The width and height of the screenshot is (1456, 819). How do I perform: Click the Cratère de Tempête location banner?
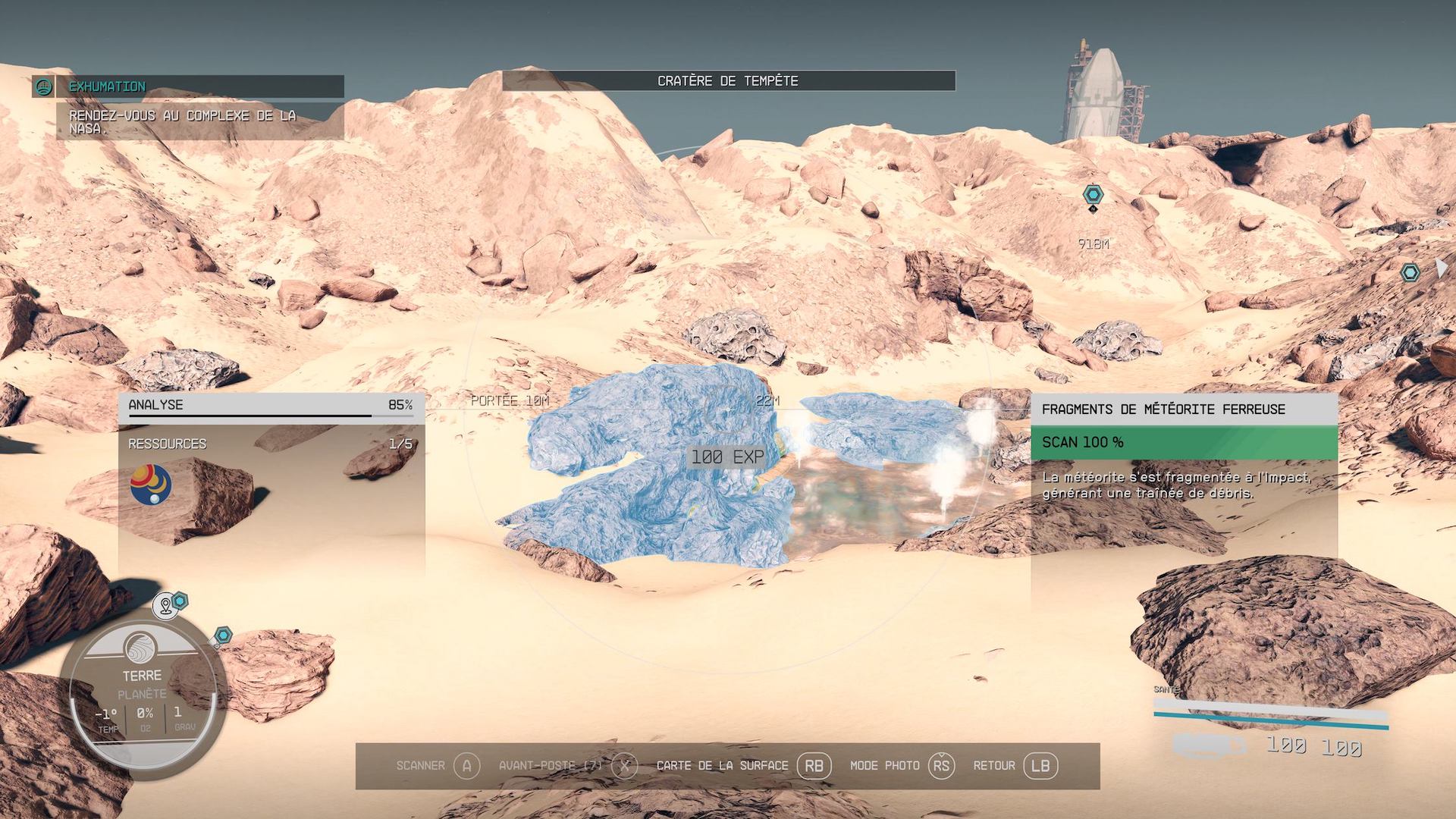tap(728, 80)
